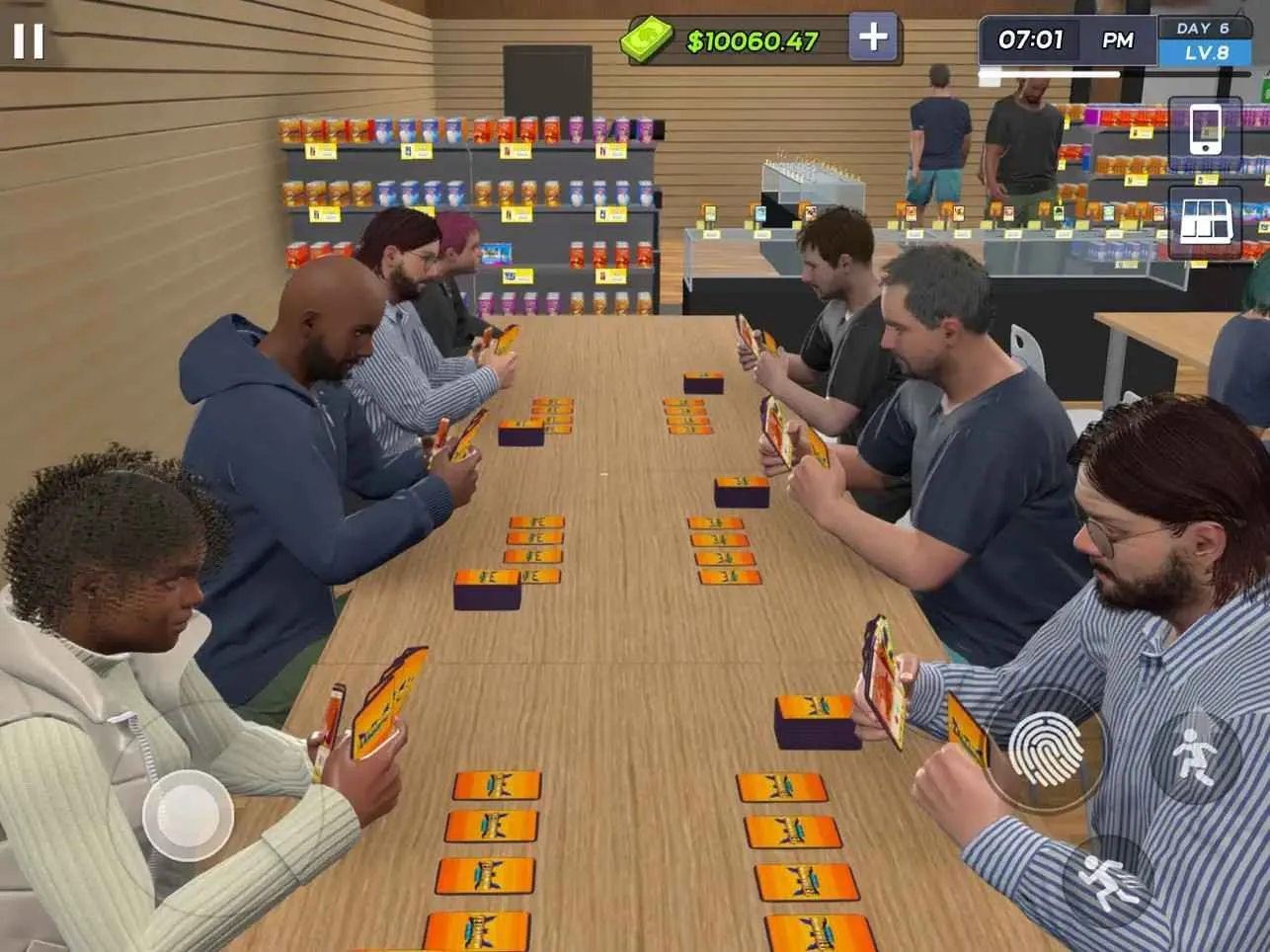Open the smartphone menu
This screenshot has height=952, width=1270.
[1204, 130]
